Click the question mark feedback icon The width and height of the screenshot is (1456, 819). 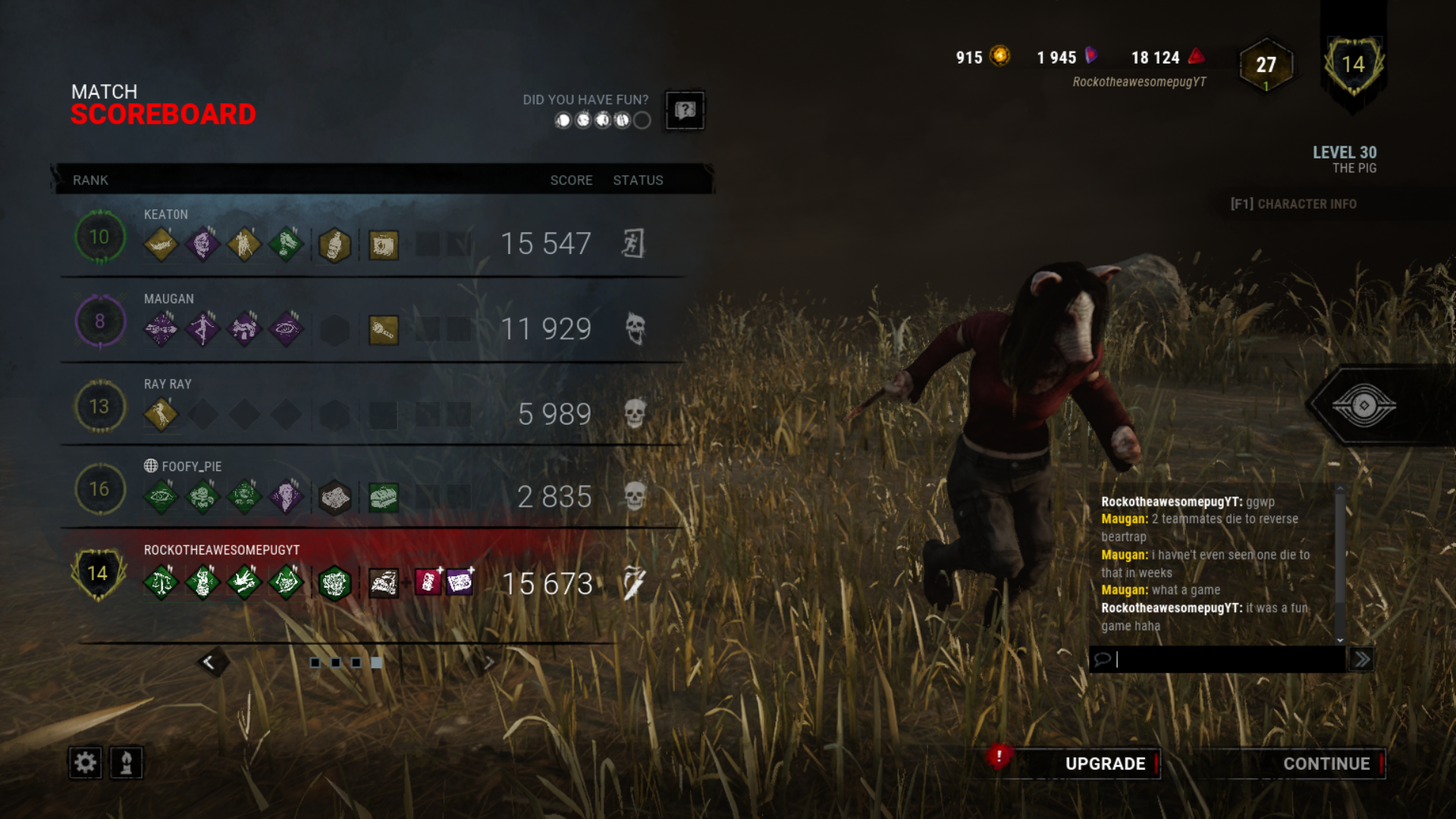pos(684,111)
